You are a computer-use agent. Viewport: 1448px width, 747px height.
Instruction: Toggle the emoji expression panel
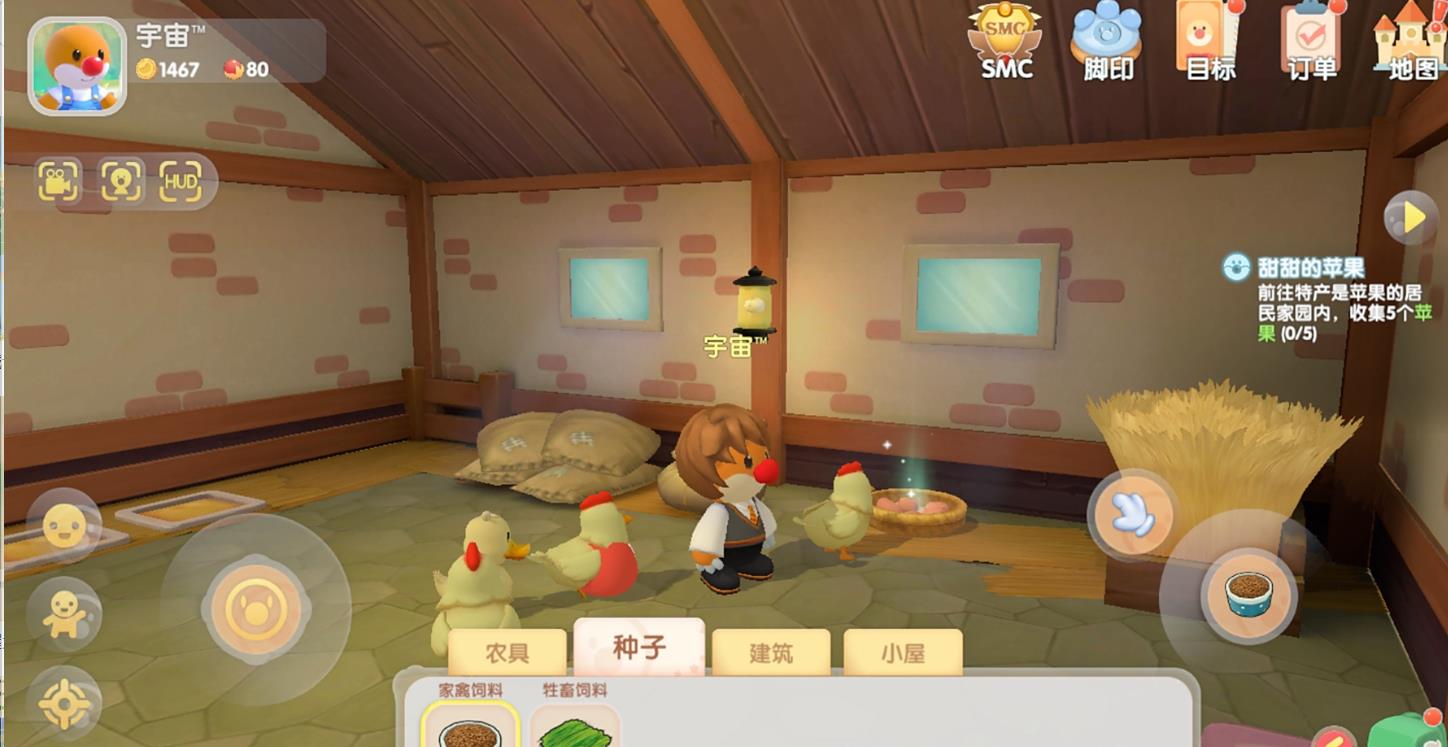click(x=62, y=525)
